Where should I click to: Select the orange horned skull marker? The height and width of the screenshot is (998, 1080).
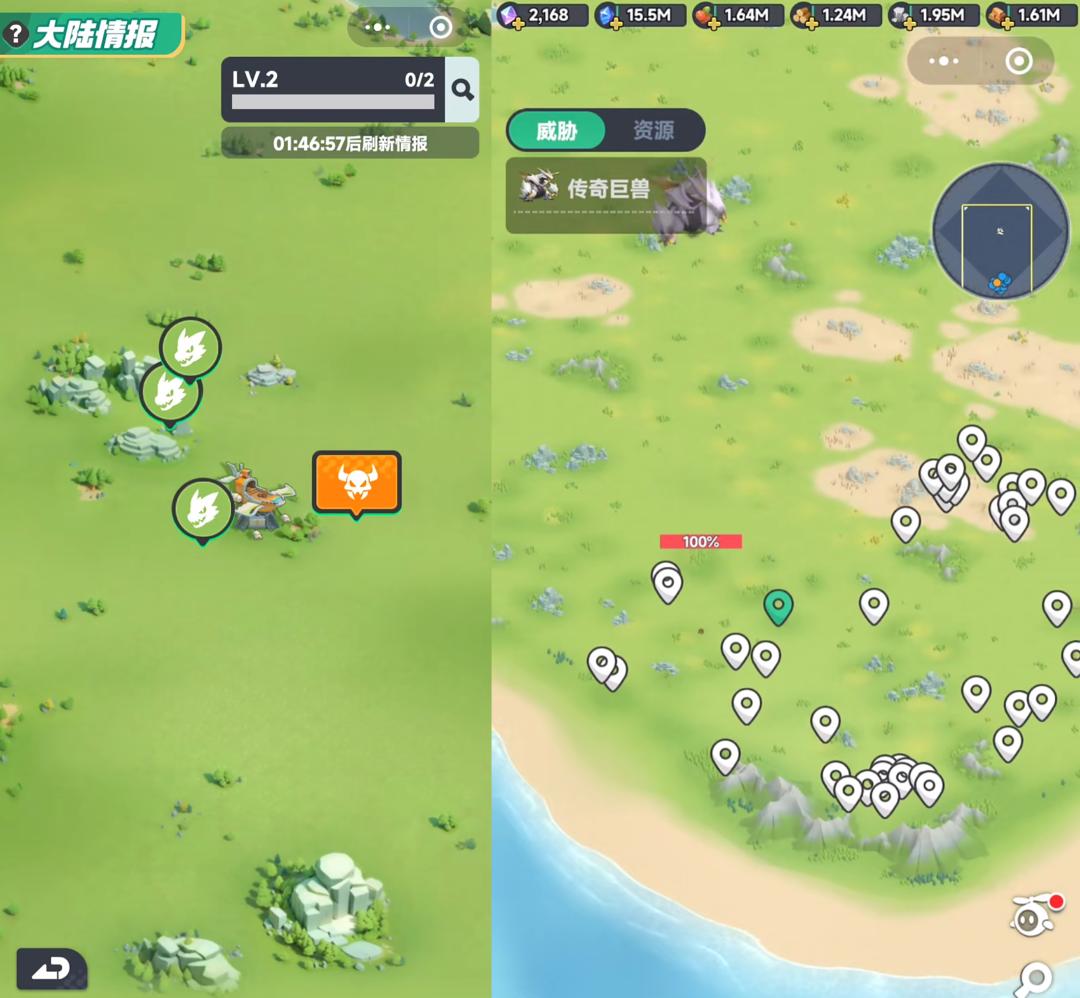(356, 483)
